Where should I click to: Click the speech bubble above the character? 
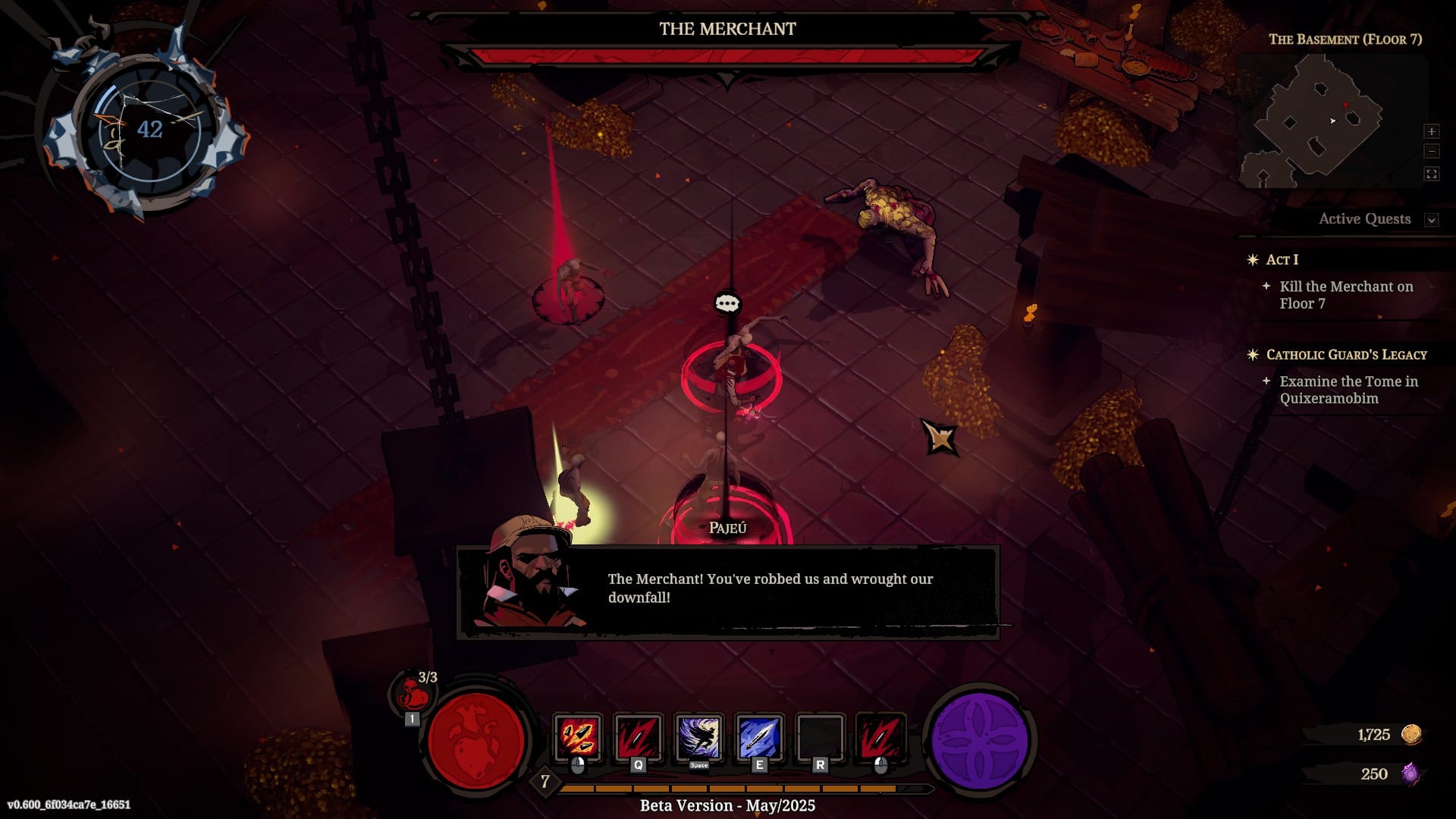[x=727, y=304]
